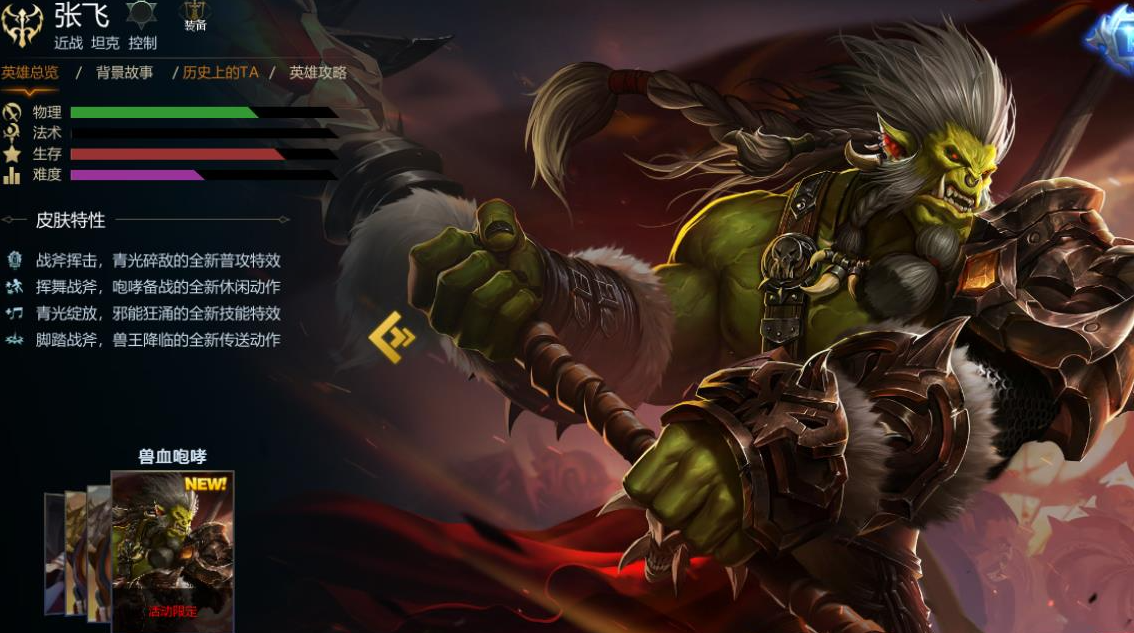1134x633 pixels.
Task: Select the 英雄攻略 tab
Action: [318, 73]
